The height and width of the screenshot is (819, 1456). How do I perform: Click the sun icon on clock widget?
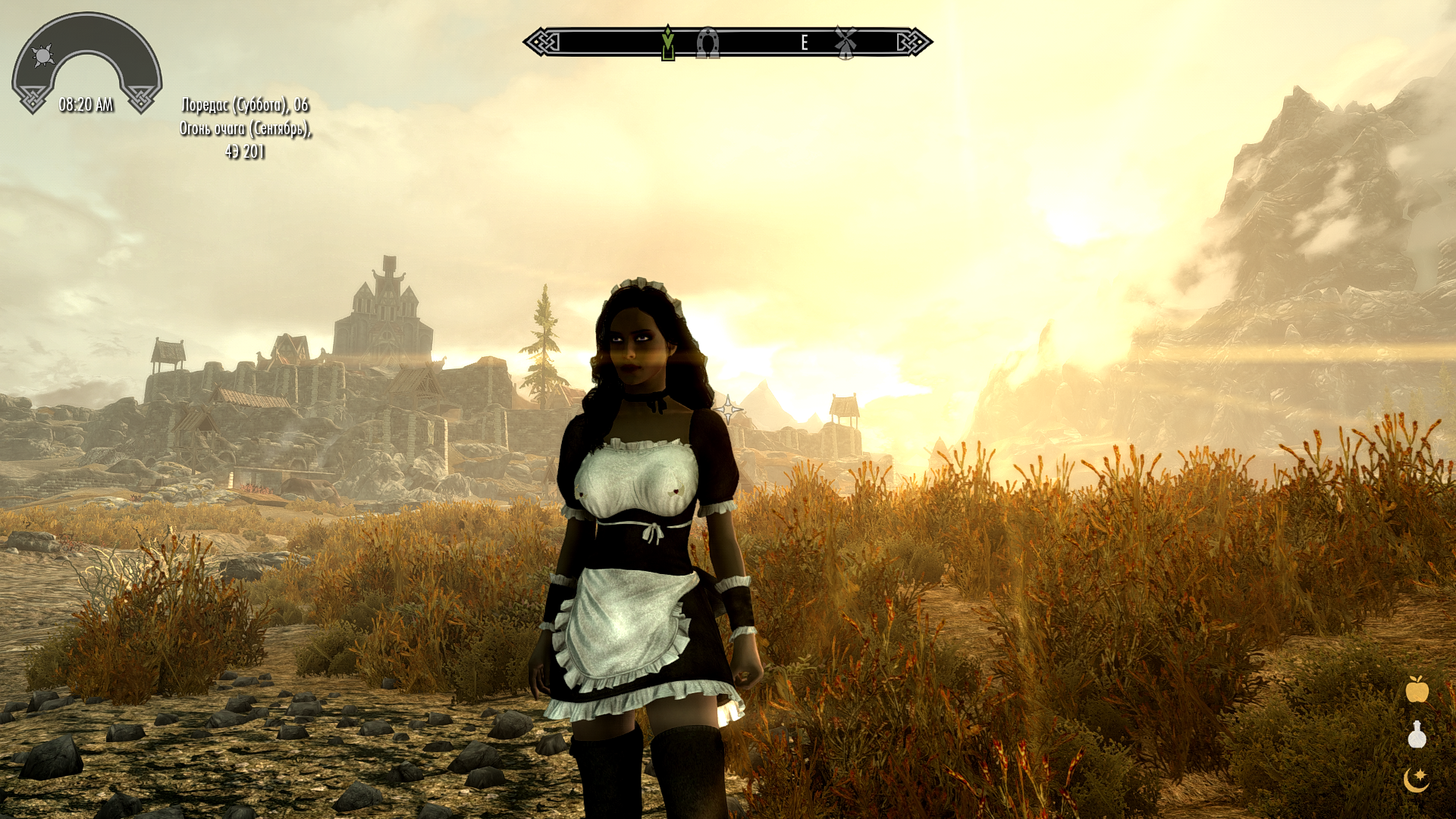click(43, 55)
